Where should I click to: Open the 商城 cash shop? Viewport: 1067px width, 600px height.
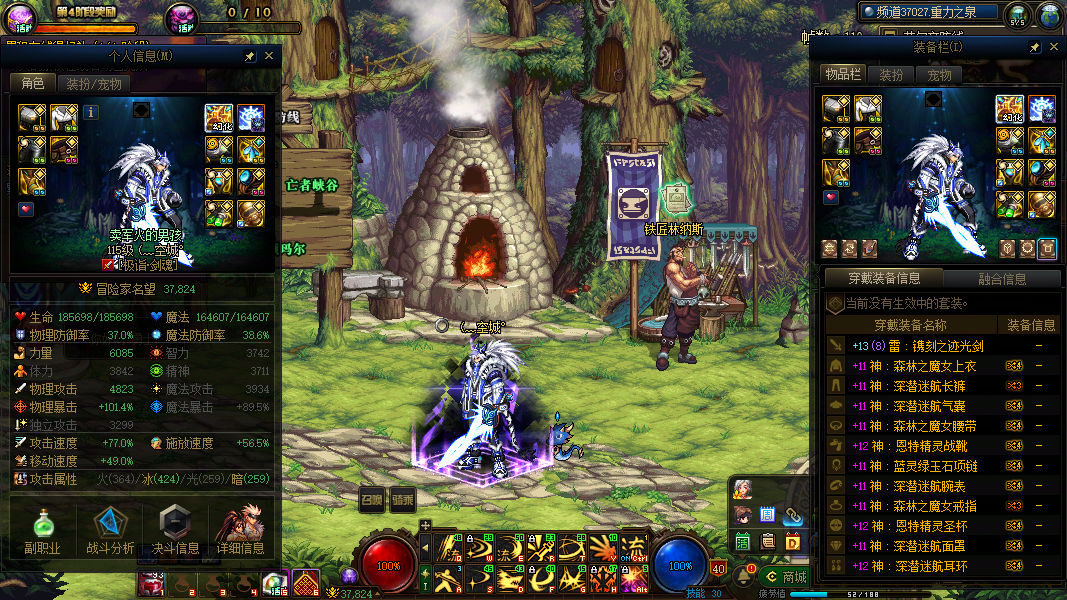[786, 576]
